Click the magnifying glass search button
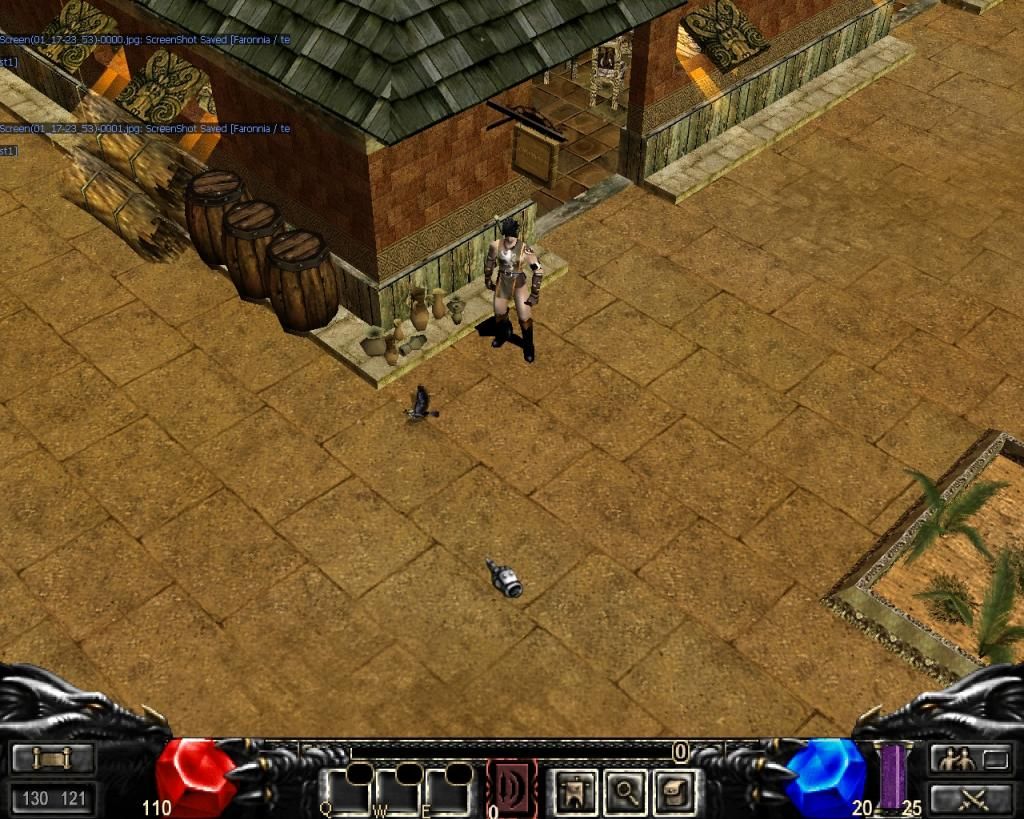 [x=626, y=791]
